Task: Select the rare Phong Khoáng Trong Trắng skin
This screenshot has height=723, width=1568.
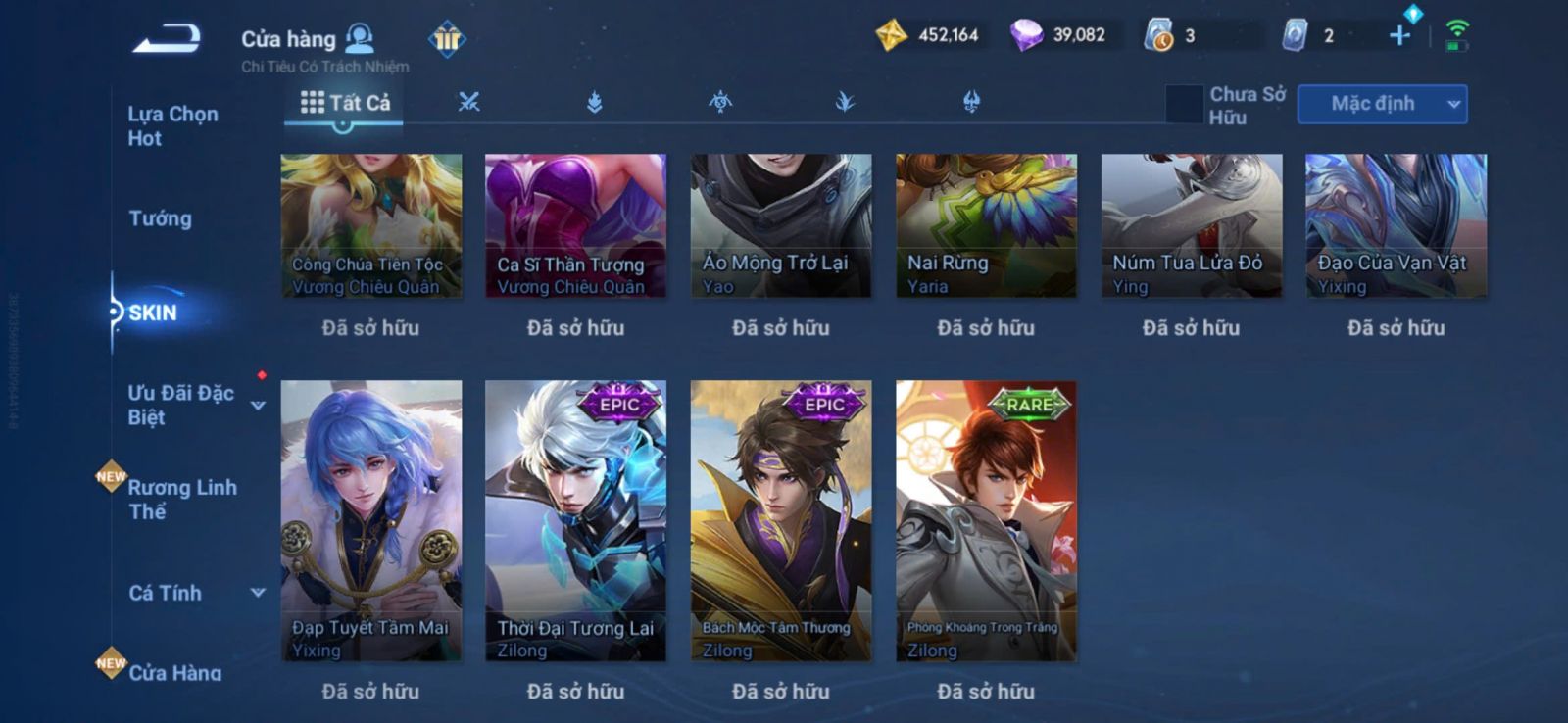Action: 986,520
